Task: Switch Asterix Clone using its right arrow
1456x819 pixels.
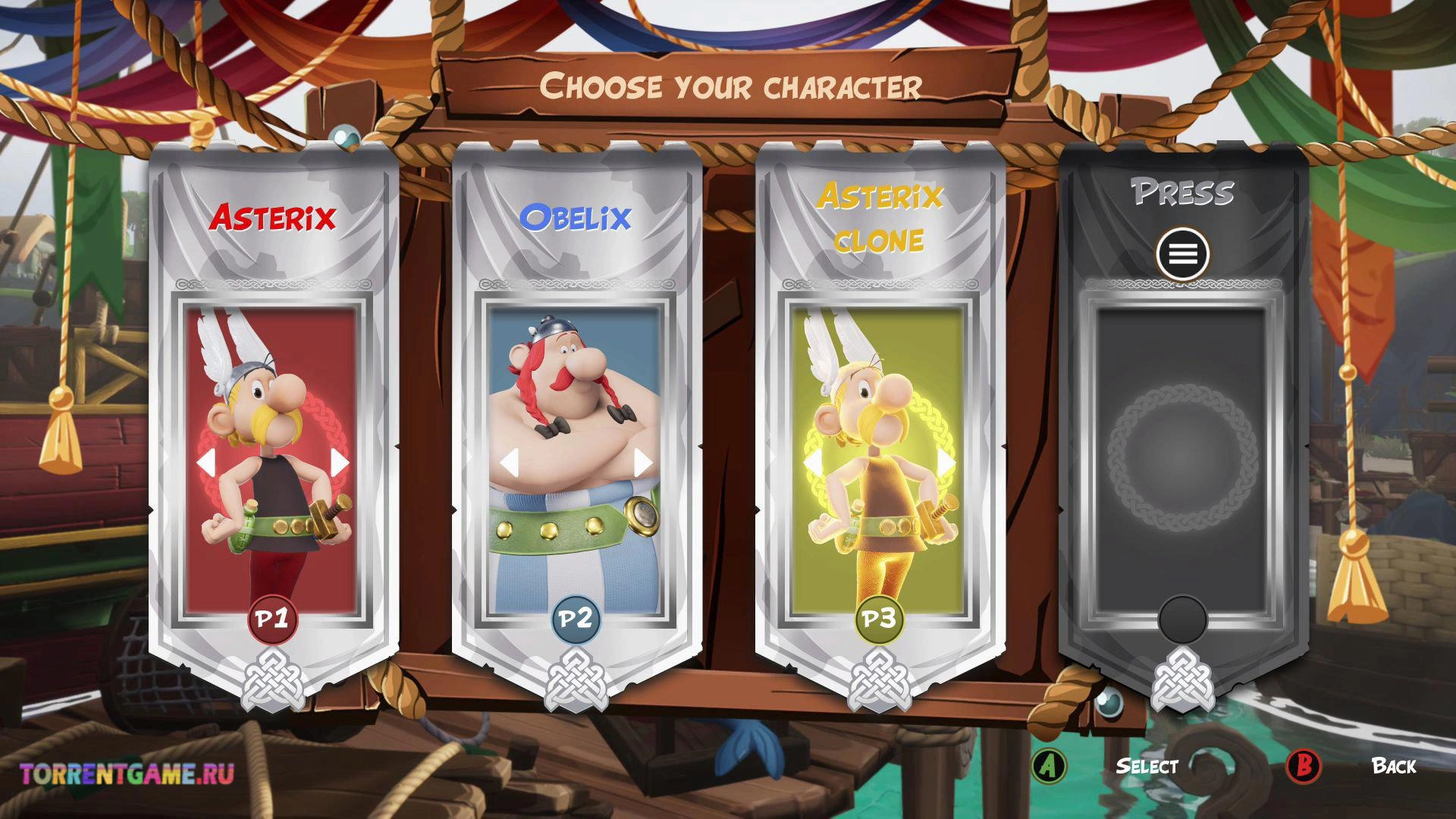Action: click(946, 461)
